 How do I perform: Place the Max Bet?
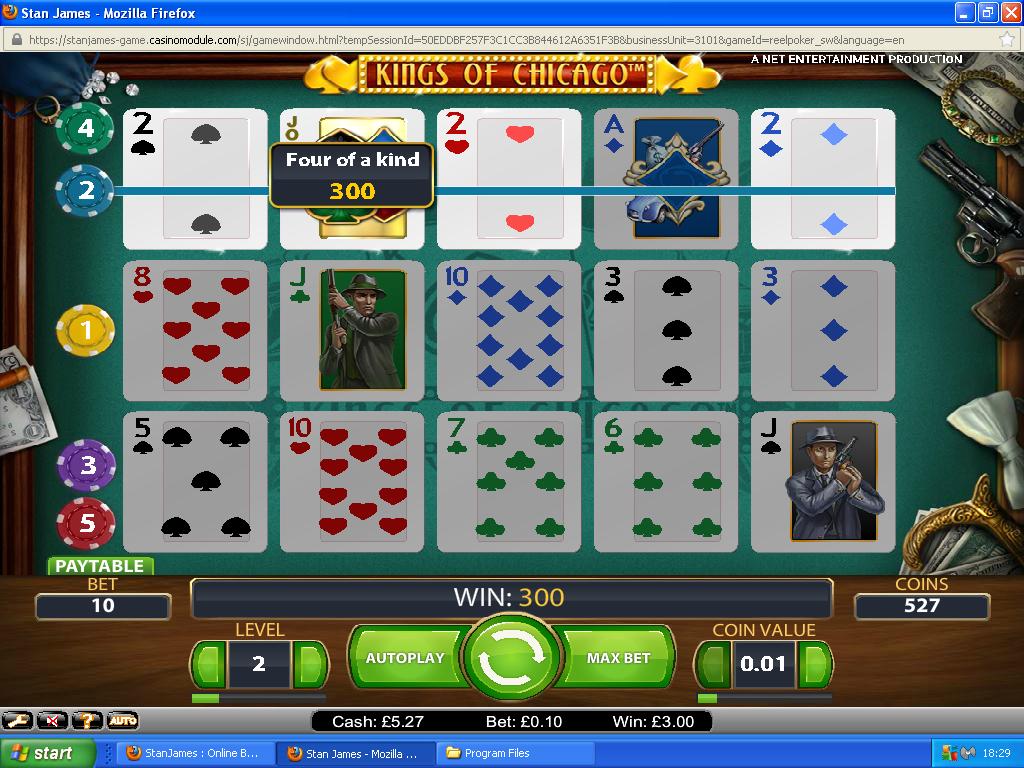click(x=618, y=658)
